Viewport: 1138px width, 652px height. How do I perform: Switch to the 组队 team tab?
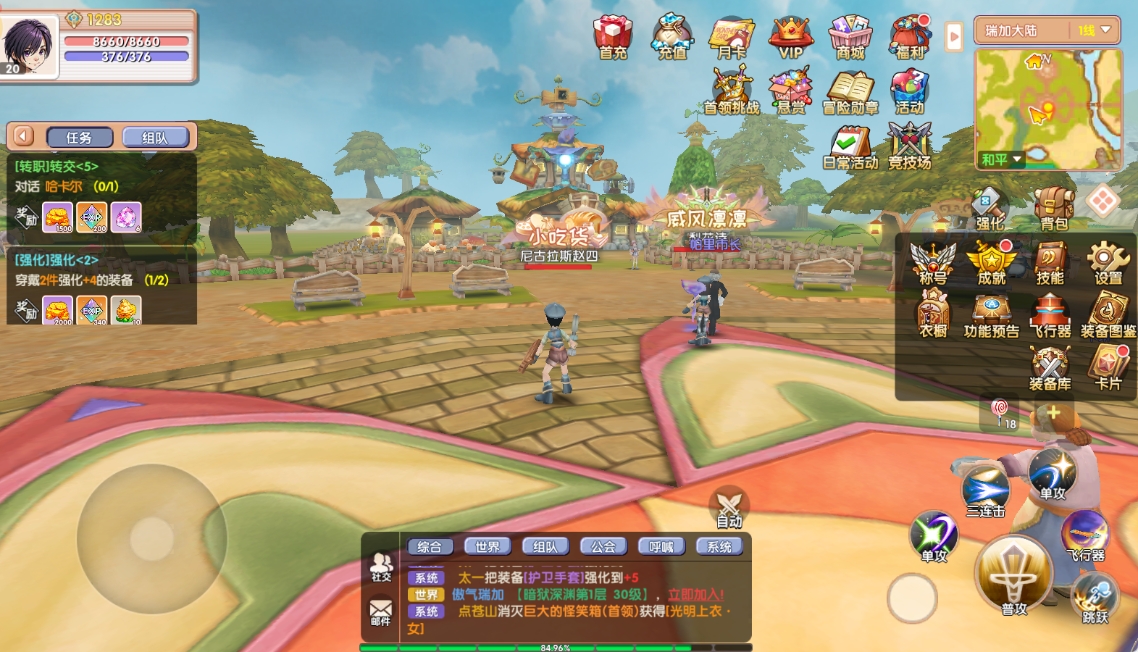pyautogui.click(x=155, y=138)
